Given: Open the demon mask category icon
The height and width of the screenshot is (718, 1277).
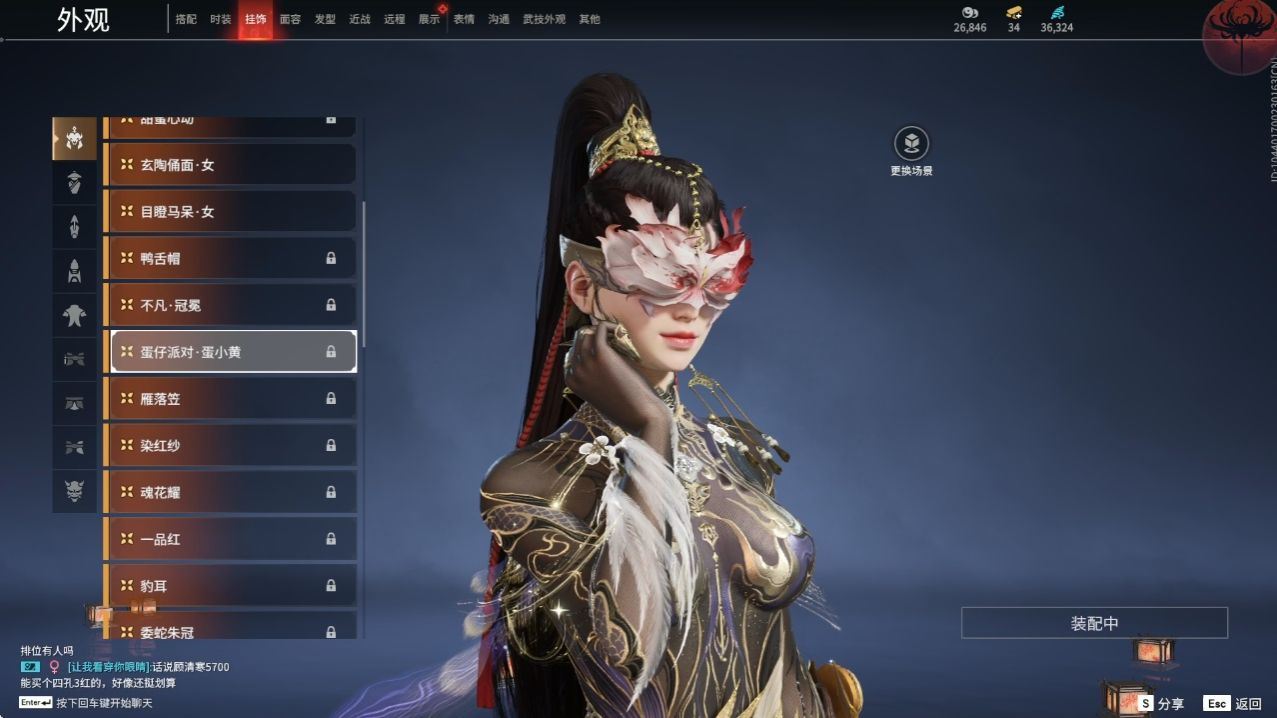Looking at the screenshot, I should click(x=74, y=490).
